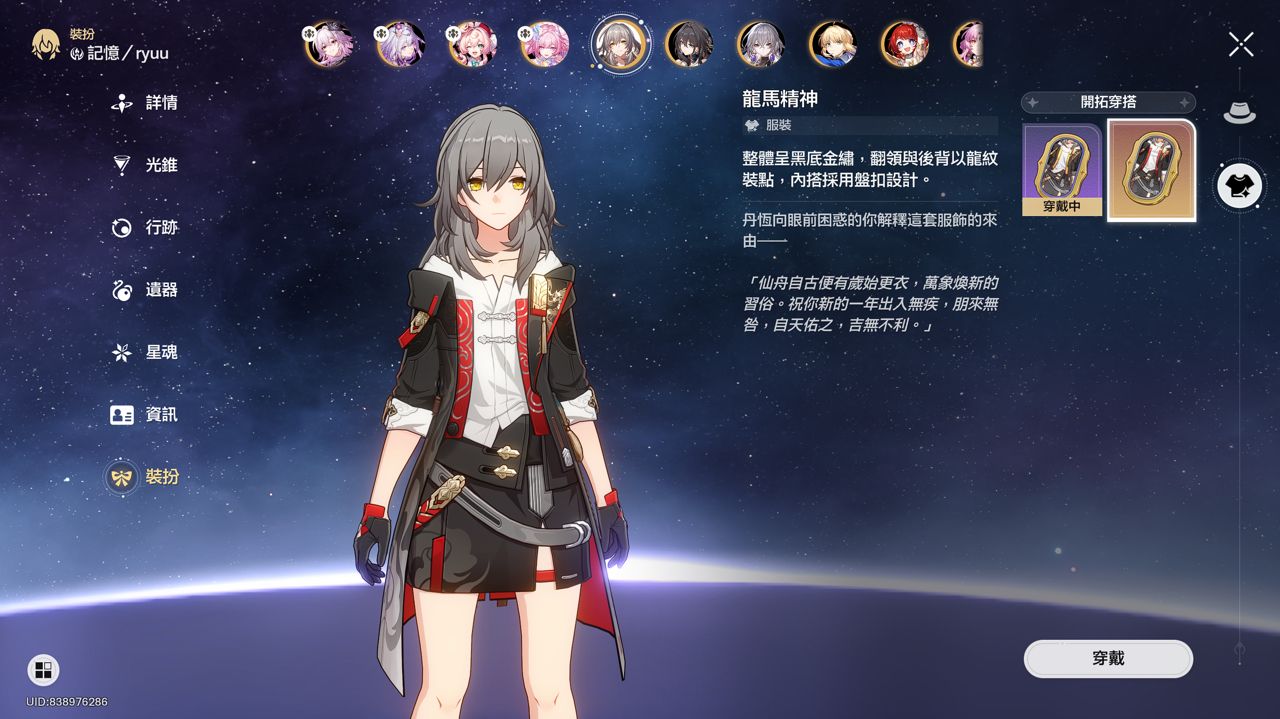
Task: Select the 行跡 traces menu entry
Action: 146,228
